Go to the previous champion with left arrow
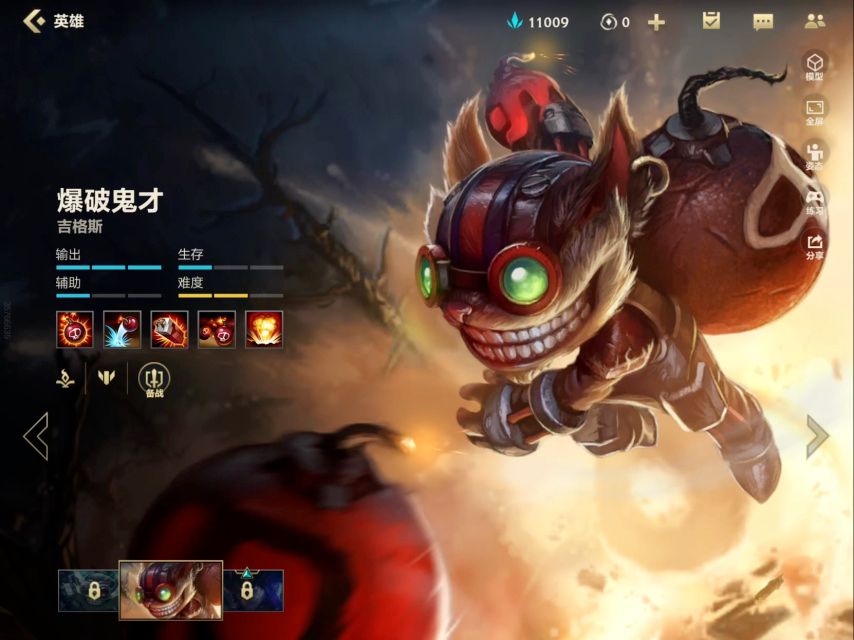854x640 pixels. tap(36, 436)
